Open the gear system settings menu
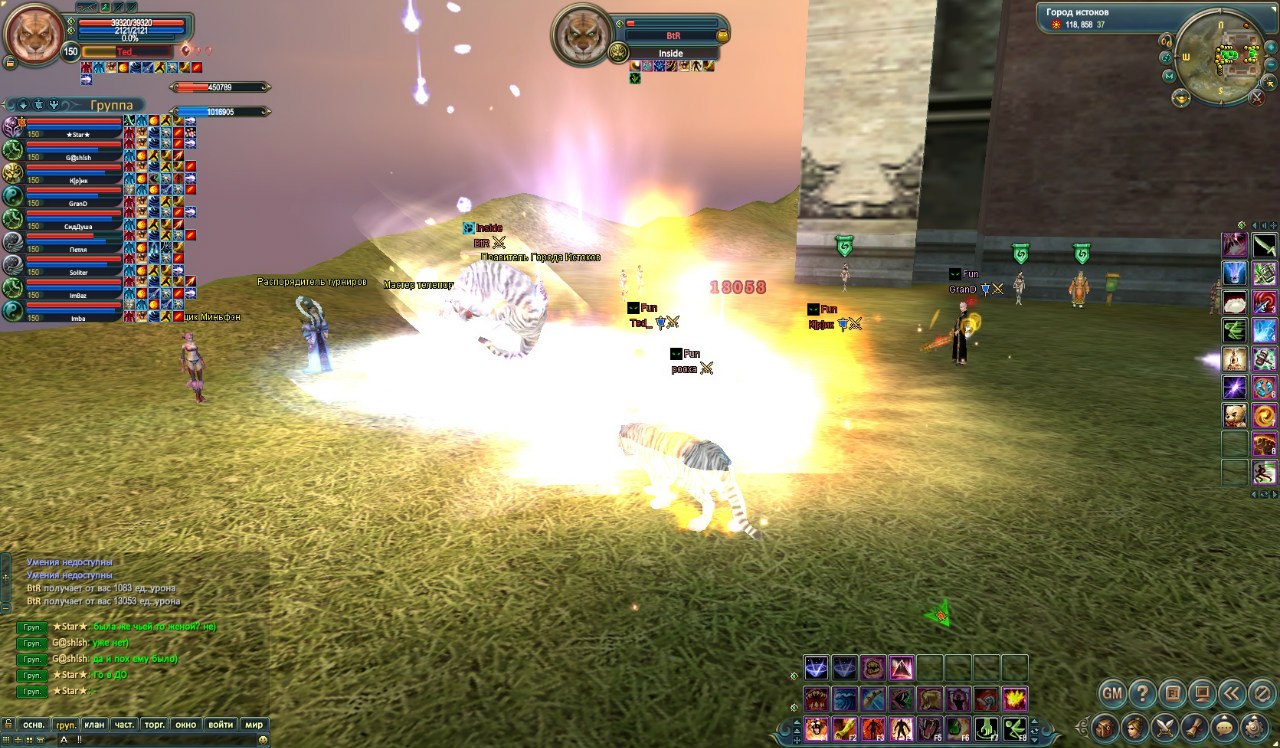Image resolution: width=1280 pixels, height=748 pixels. coord(1253,727)
